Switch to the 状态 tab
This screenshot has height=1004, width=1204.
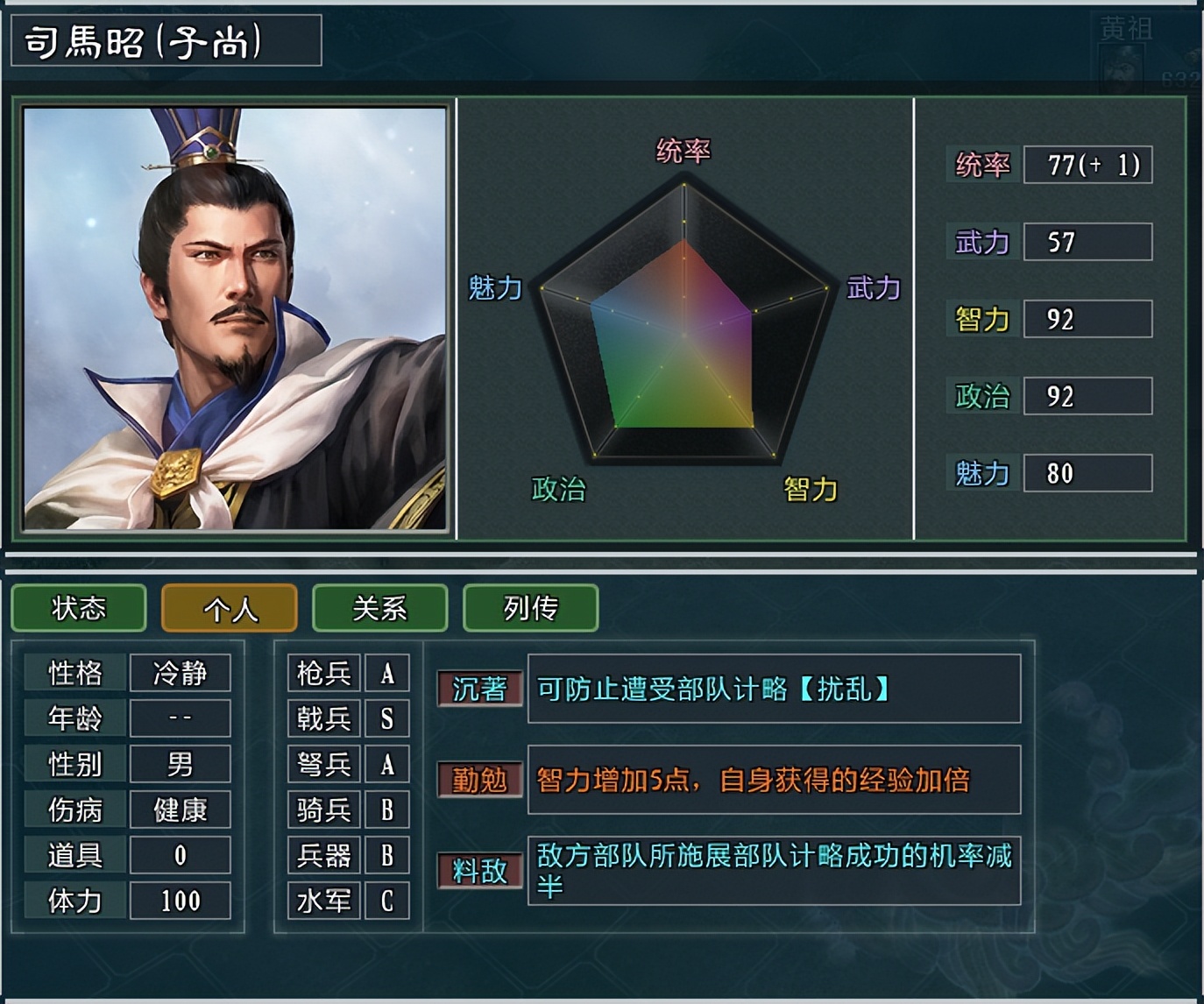[78, 608]
